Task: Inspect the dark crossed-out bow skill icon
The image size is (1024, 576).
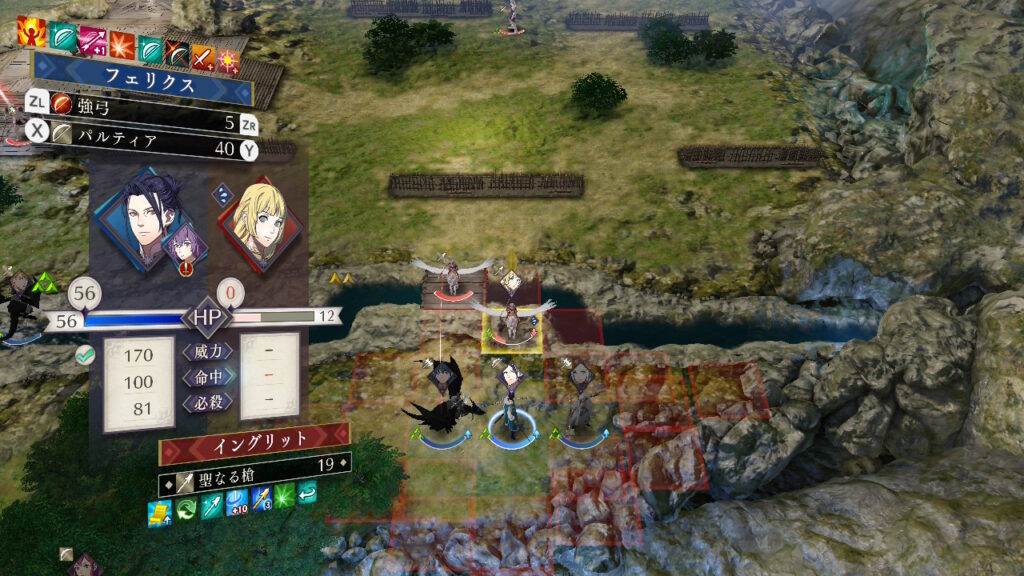Action: tap(178, 54)
